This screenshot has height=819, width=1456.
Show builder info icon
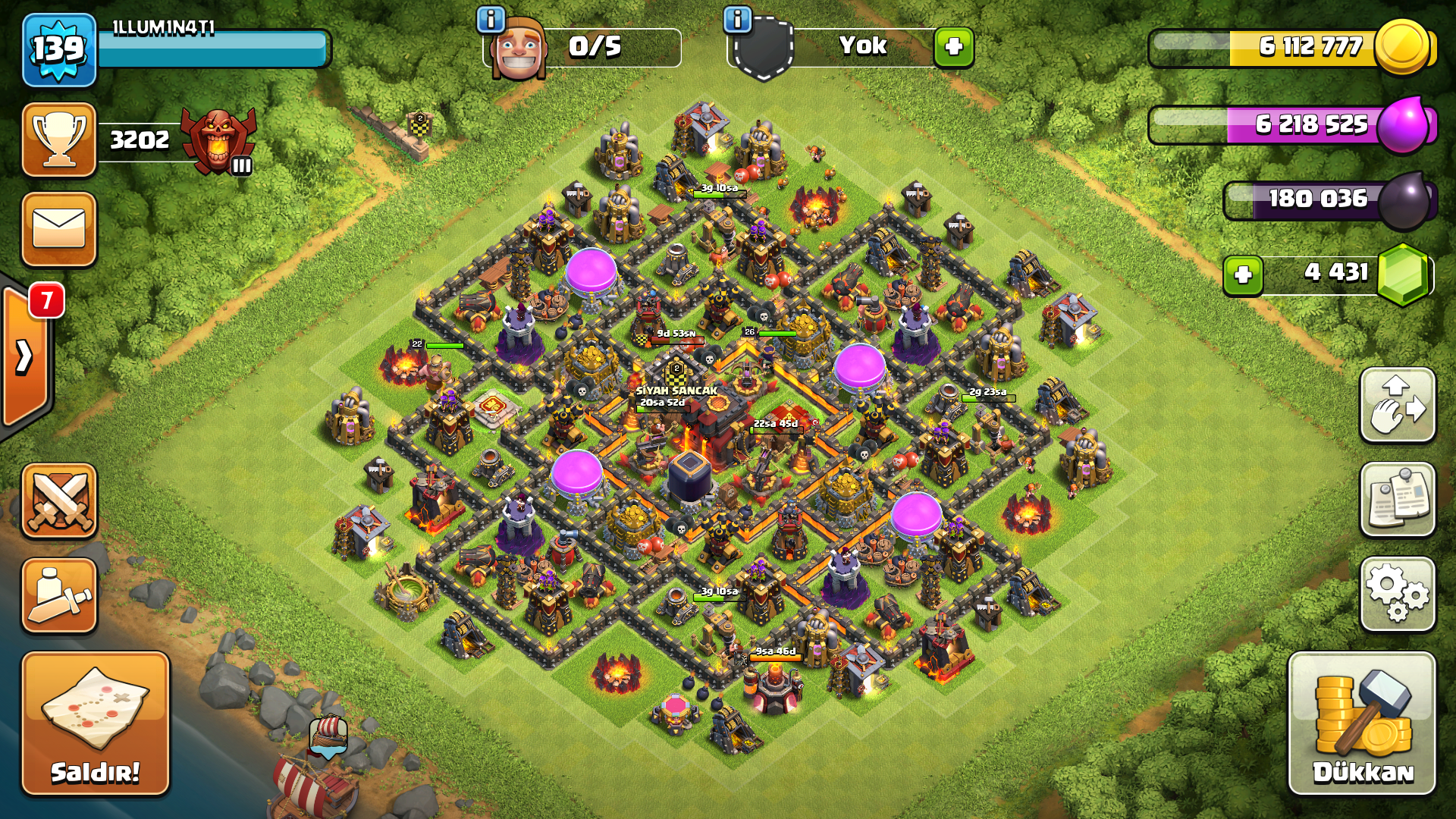pos(491,19)
